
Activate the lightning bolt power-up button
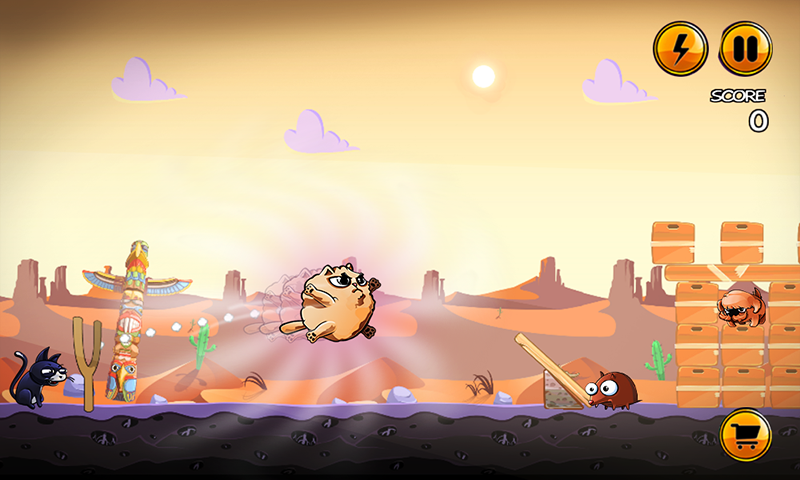680,47
